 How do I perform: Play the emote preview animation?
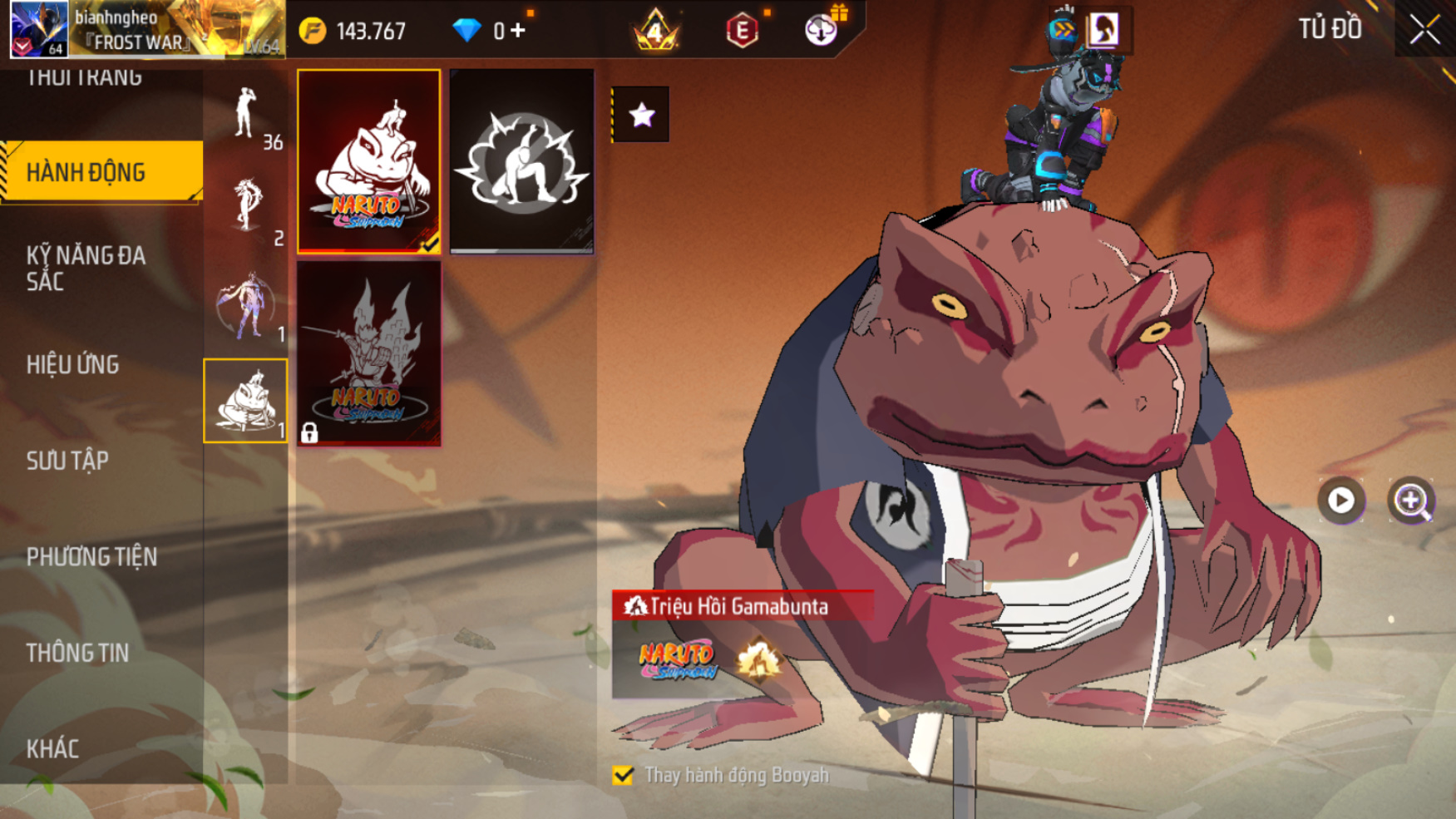click(x=1340, y=501)
